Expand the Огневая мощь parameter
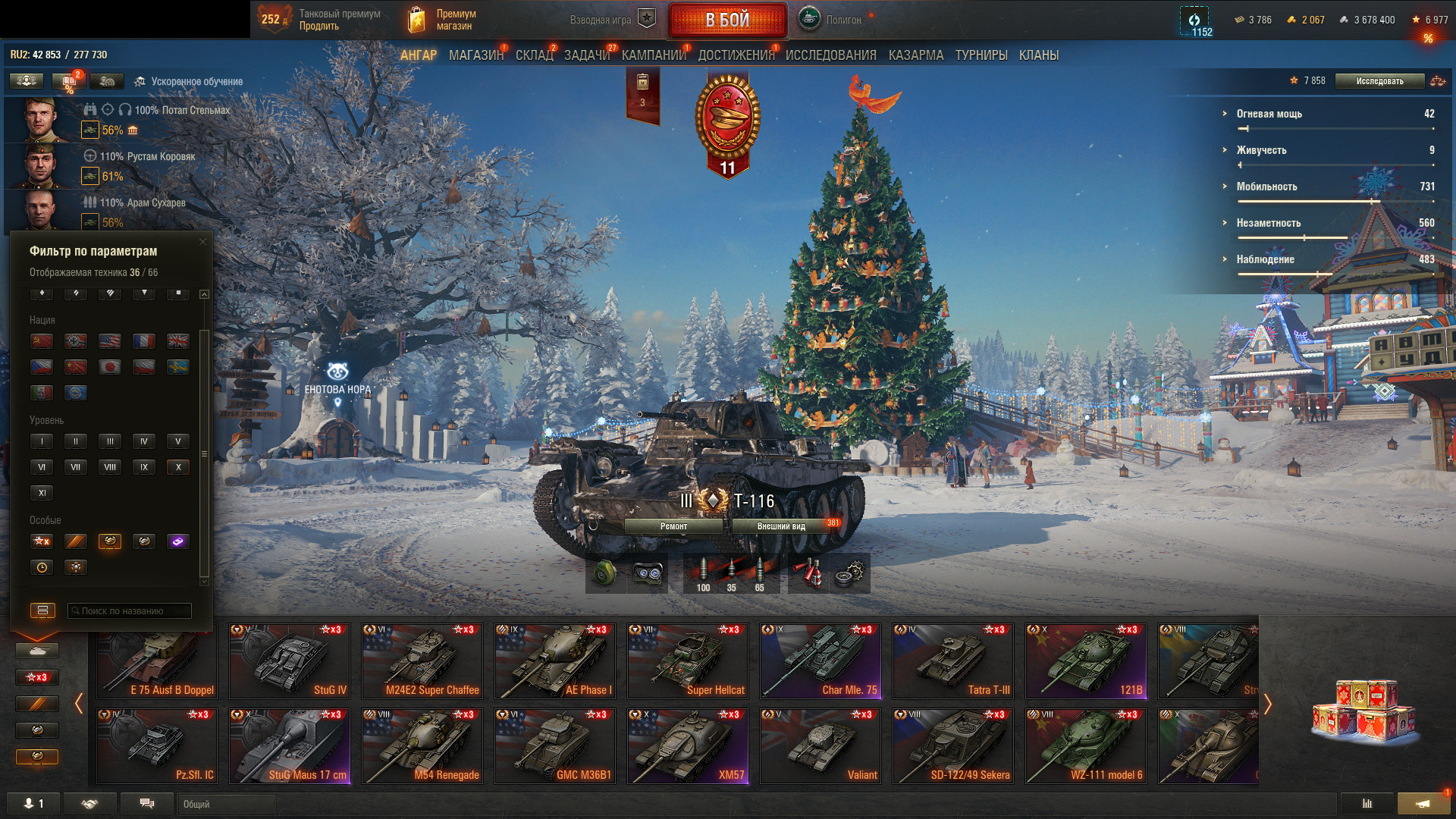 tap(1269, 114)
